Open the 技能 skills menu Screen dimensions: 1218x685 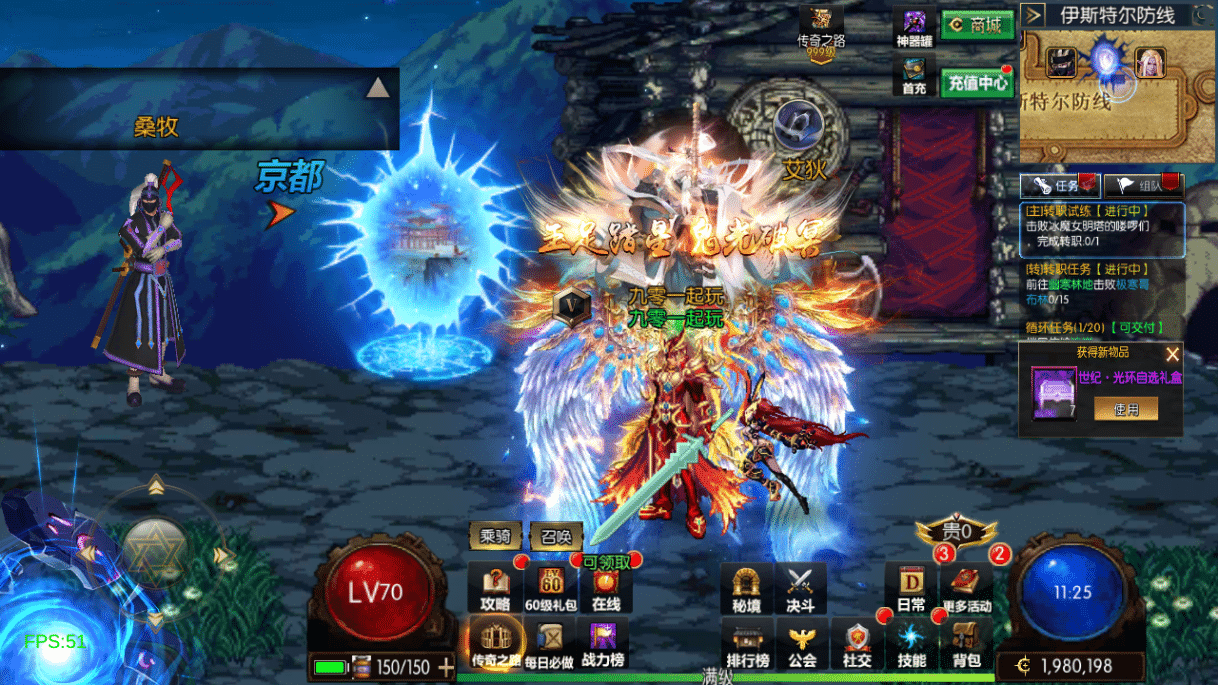tap(911, 643)
